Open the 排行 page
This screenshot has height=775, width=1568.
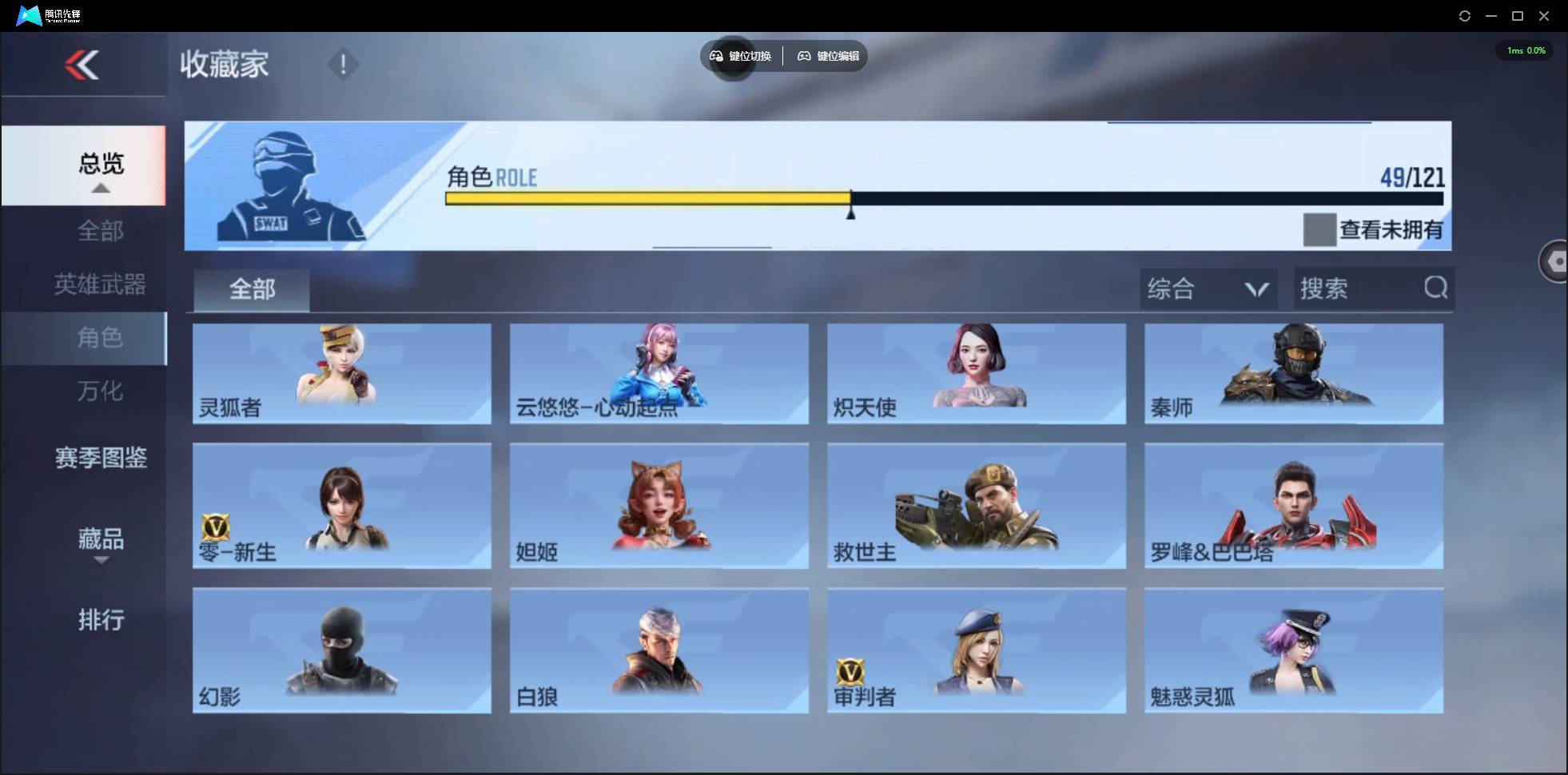[101, 621]
